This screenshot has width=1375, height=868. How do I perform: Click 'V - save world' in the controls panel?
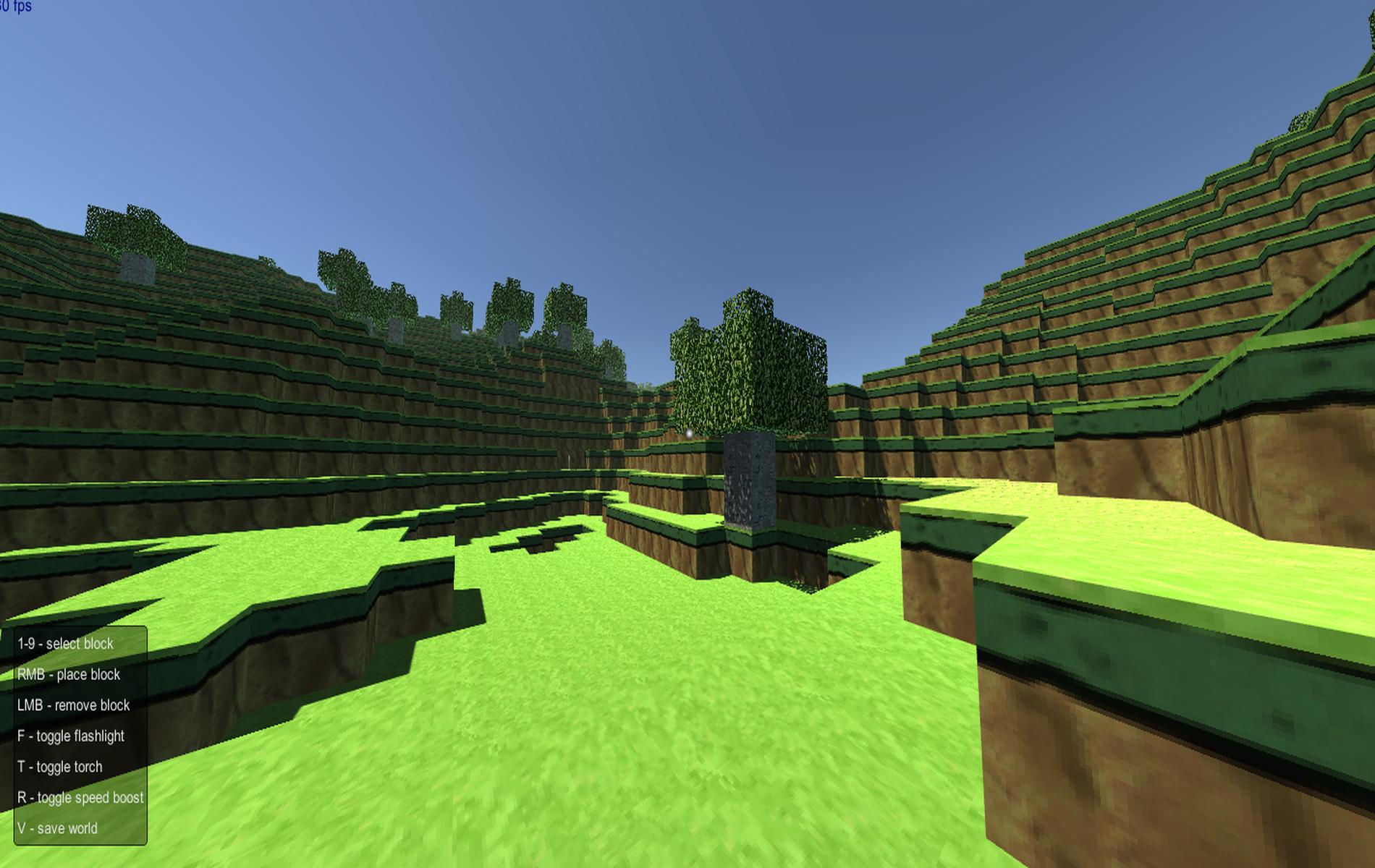pyautogui.click(x=57, y=829)
